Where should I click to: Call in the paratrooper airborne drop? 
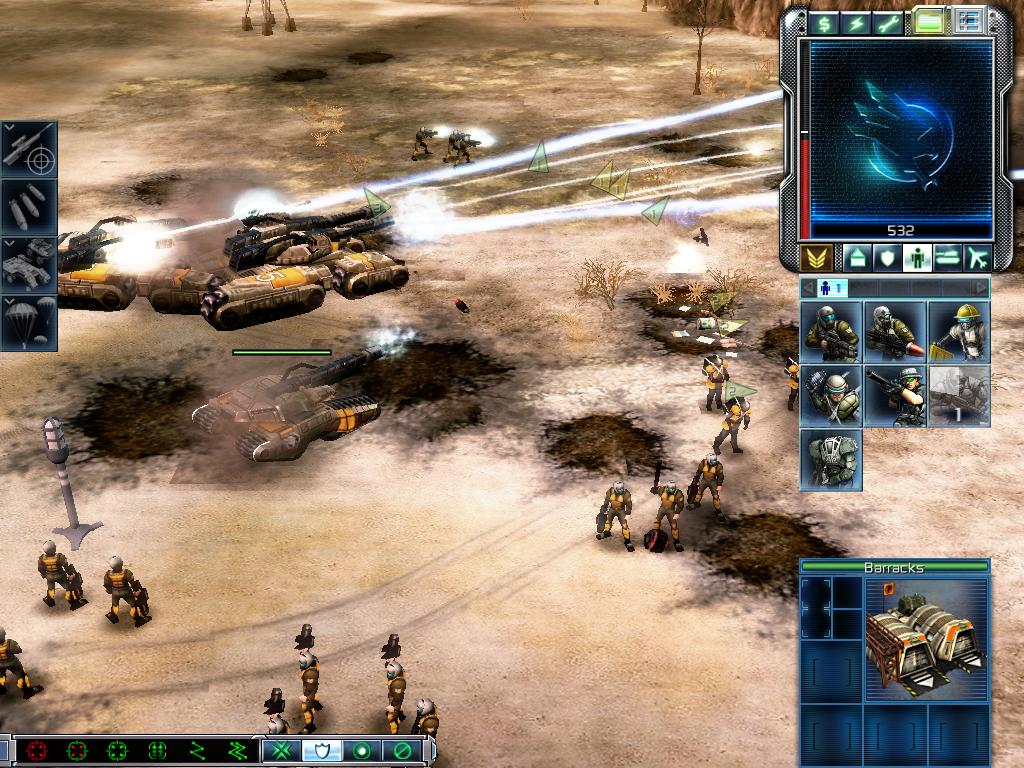point(28,323)
